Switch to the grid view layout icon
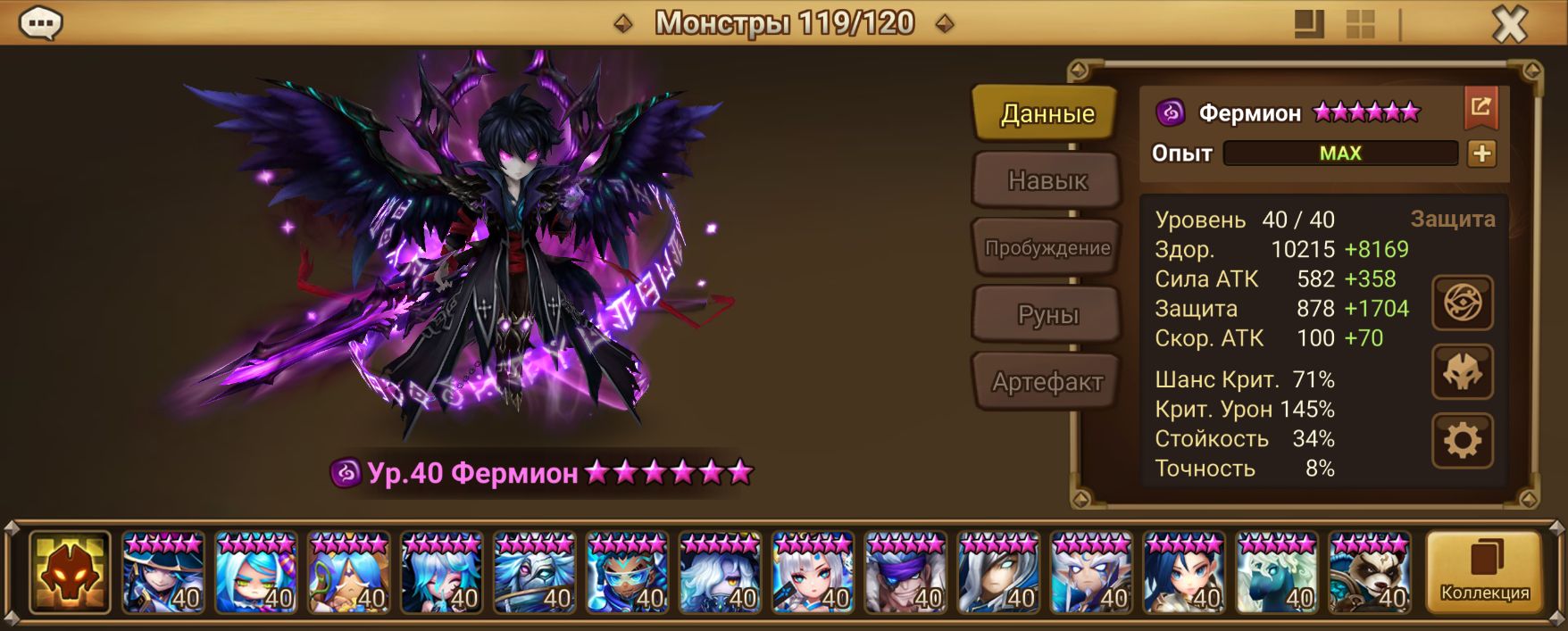1568x631 pixels. tap(1360, 25)
